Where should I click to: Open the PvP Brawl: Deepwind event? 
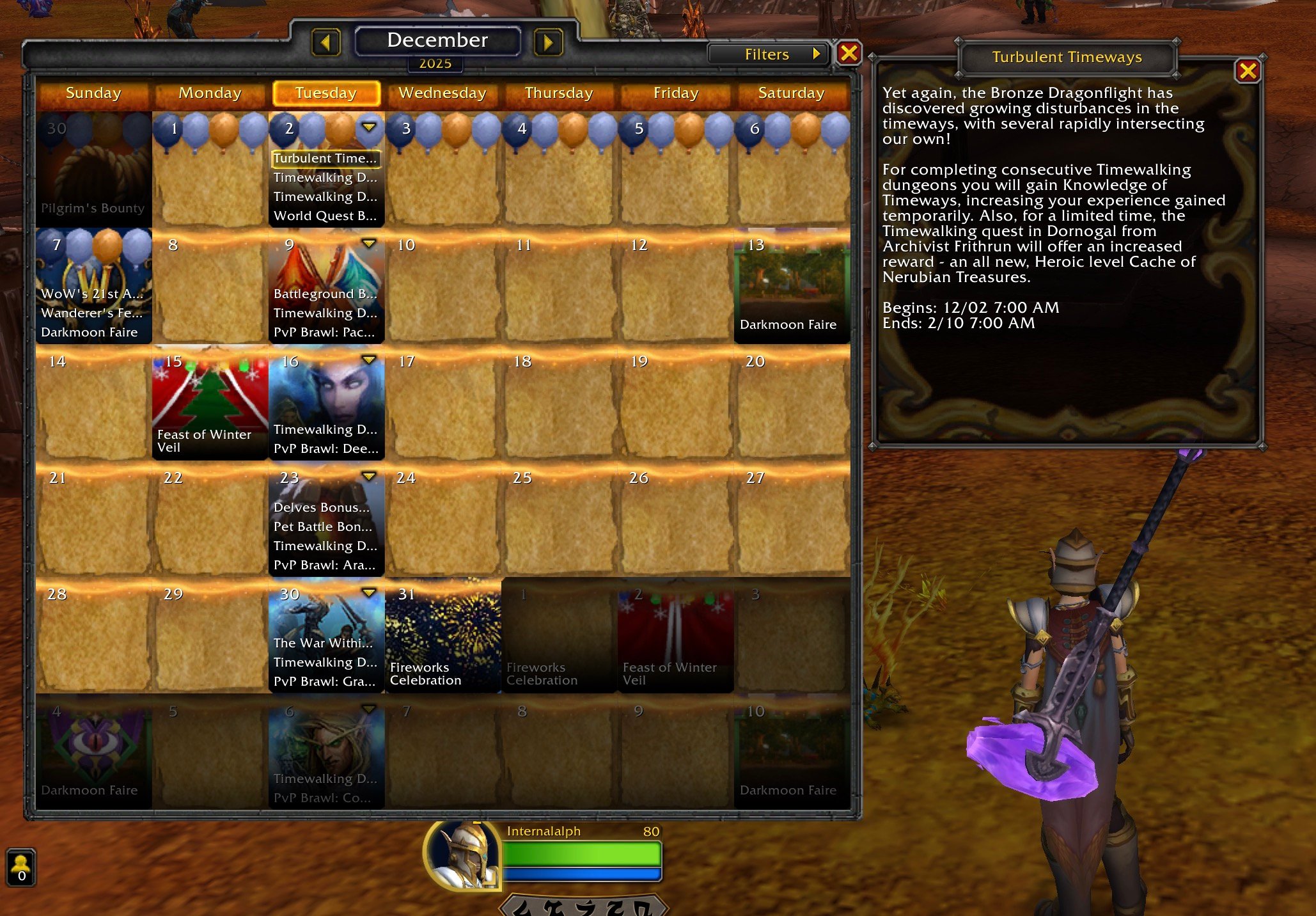[325, 449]
